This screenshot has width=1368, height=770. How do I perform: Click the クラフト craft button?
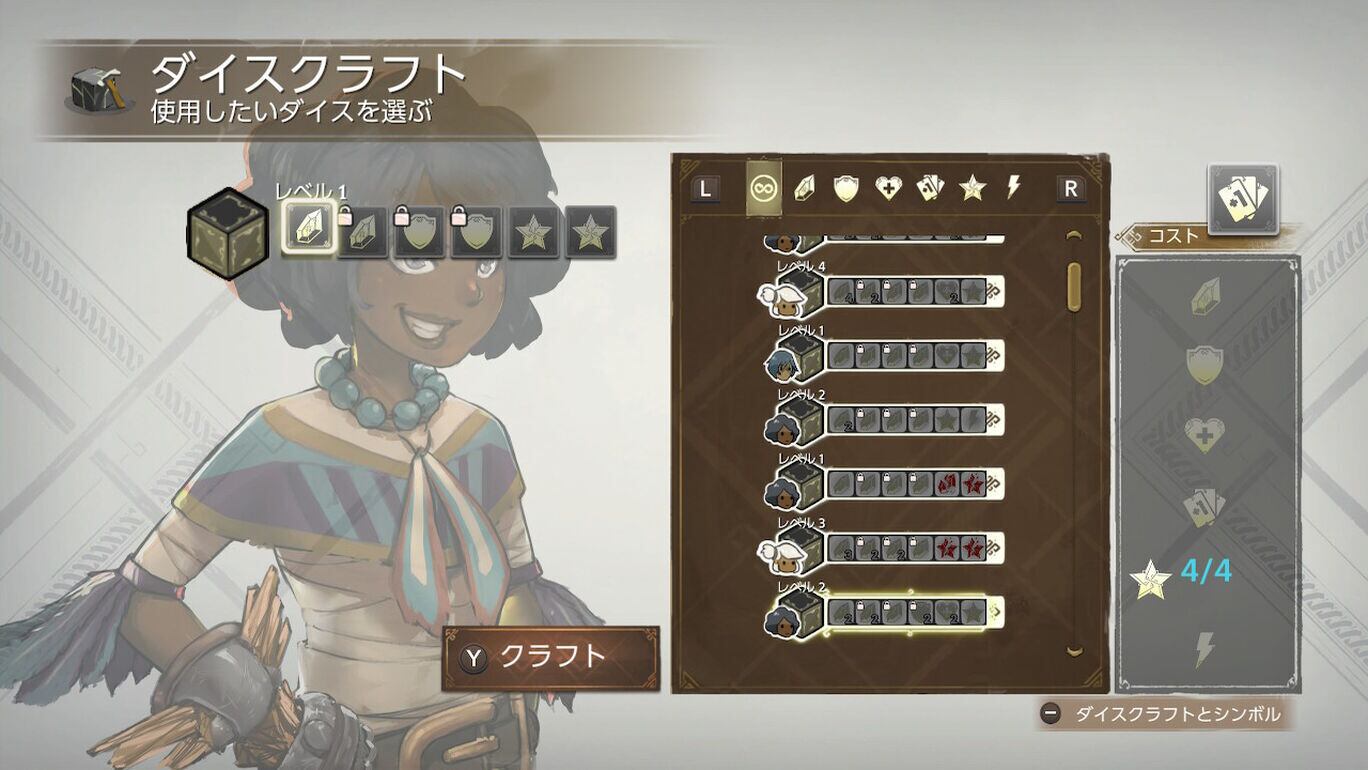tap(551, 657)
